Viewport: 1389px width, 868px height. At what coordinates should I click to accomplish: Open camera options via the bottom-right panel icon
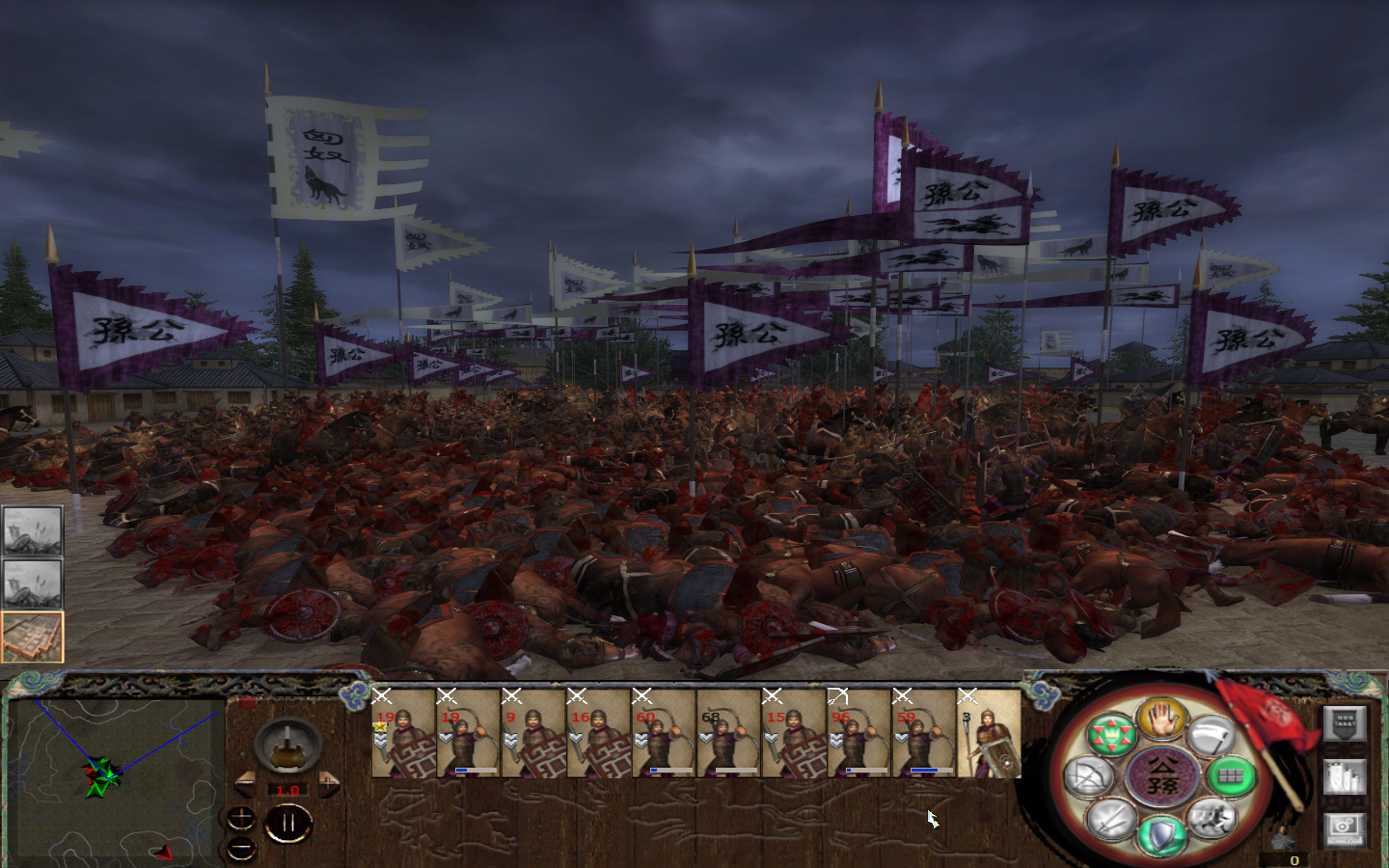pyautogui.click(x=1345, y=829)
